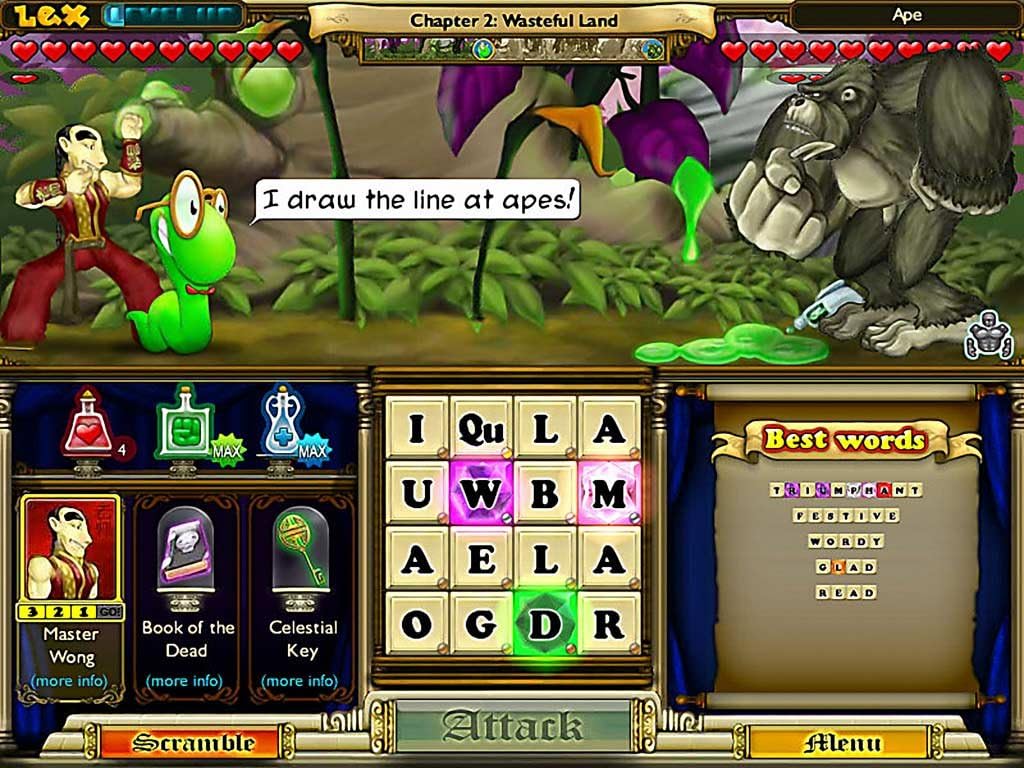Pick the letter E tile
The width and height of the screenshot is (1024, 768).
coord(481,558)
